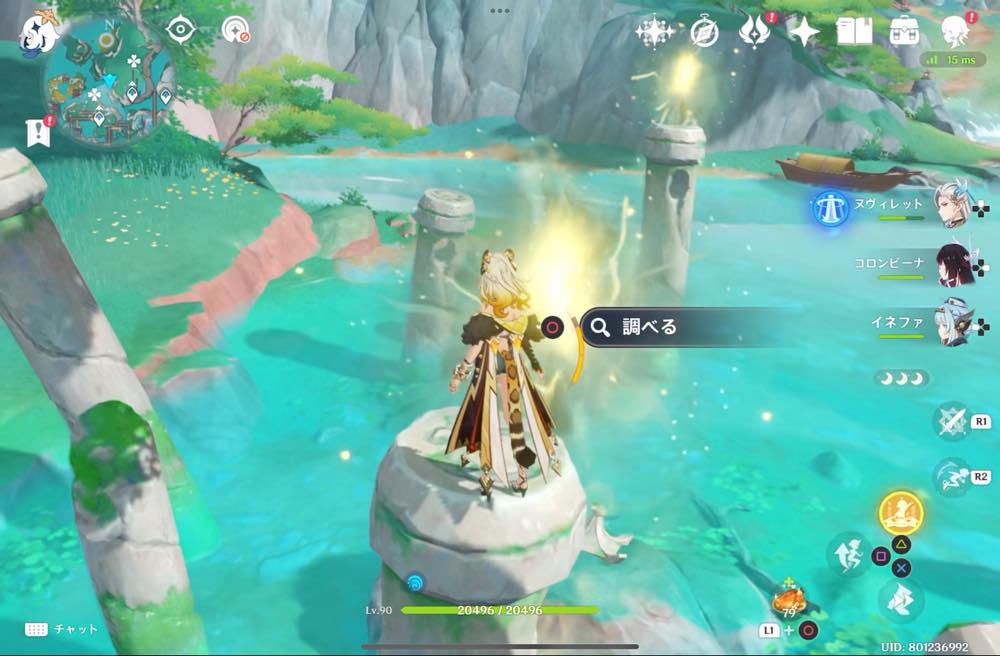
Task: Open the compass icon in top bar
Action: 704,32
